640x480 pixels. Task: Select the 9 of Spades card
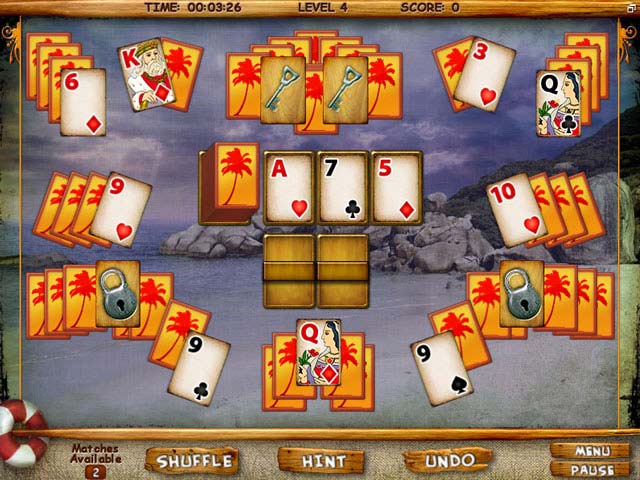(x=440, y=368)
